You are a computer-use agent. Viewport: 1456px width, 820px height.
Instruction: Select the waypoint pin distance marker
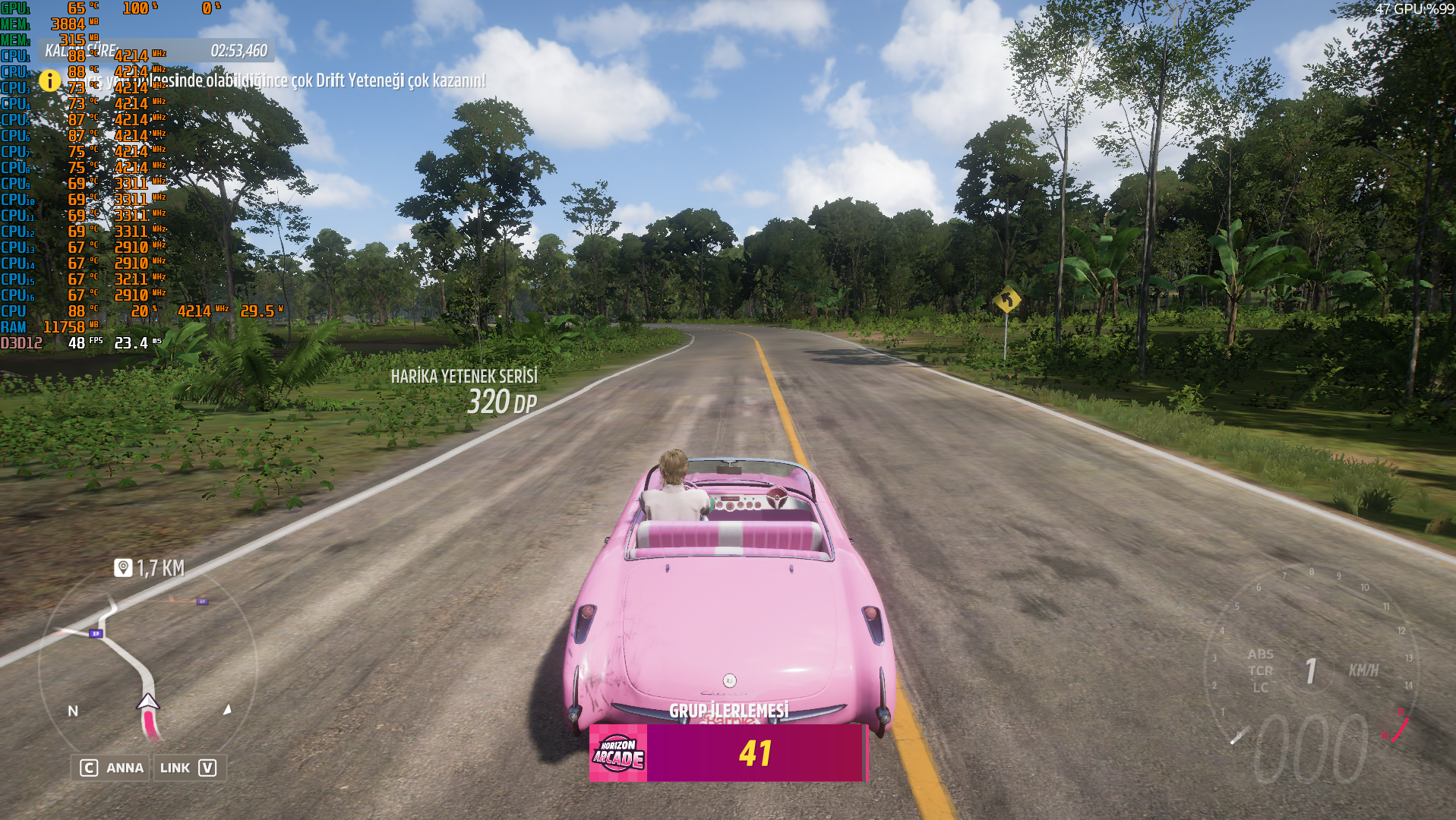[x=123, y=568]
